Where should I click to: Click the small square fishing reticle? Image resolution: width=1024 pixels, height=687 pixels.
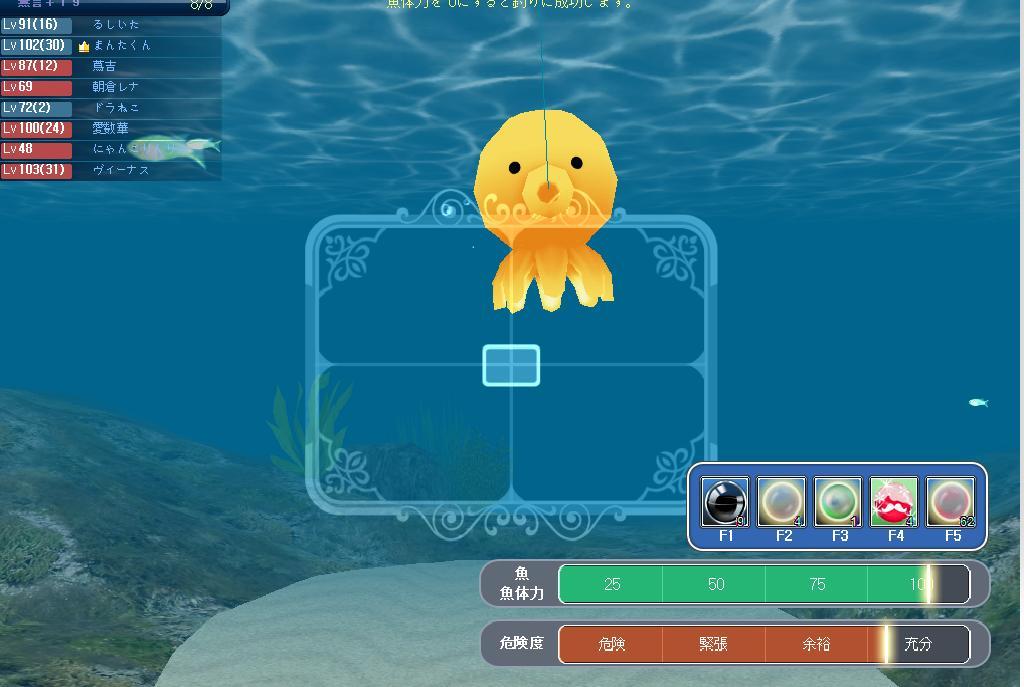click(x=511, y=365)
